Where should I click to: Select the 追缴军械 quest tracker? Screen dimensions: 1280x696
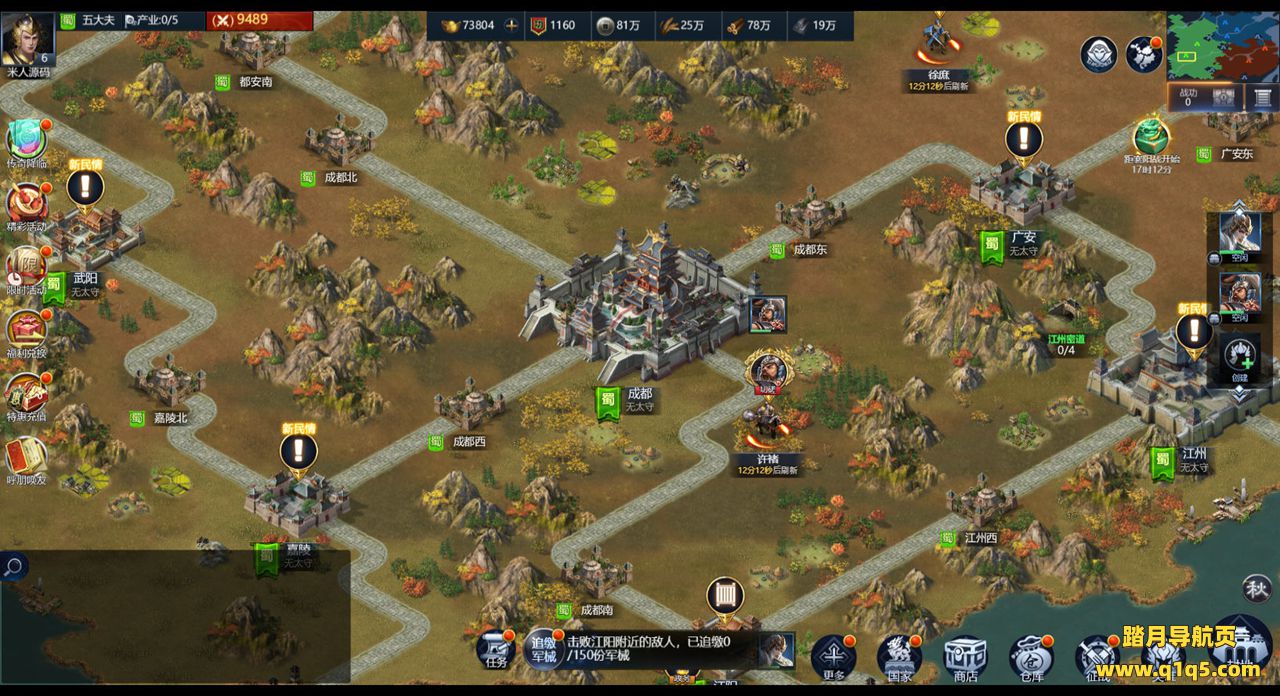pyautogui.click(x=543, y=648)
